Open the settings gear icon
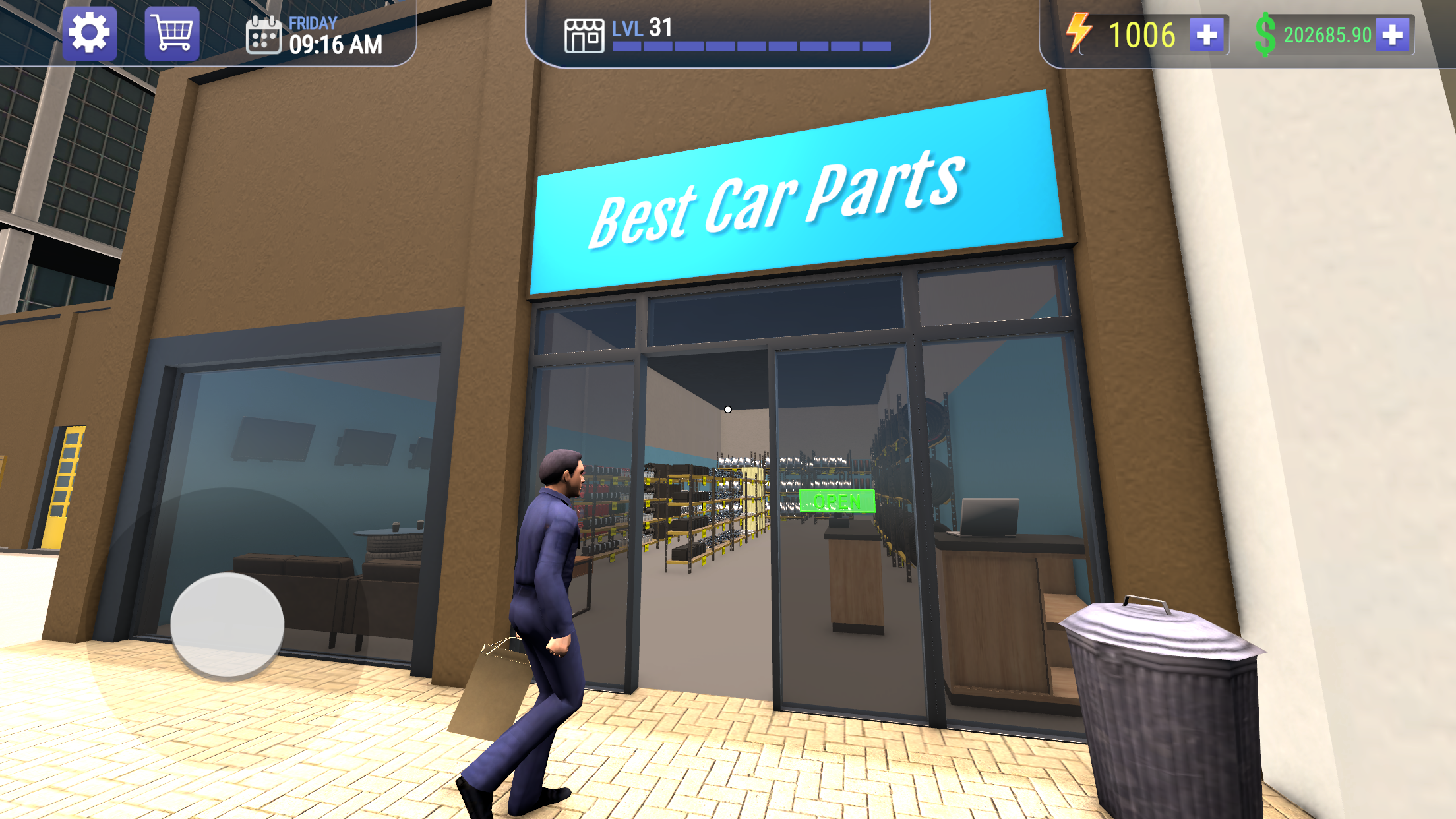 point(90,34)
